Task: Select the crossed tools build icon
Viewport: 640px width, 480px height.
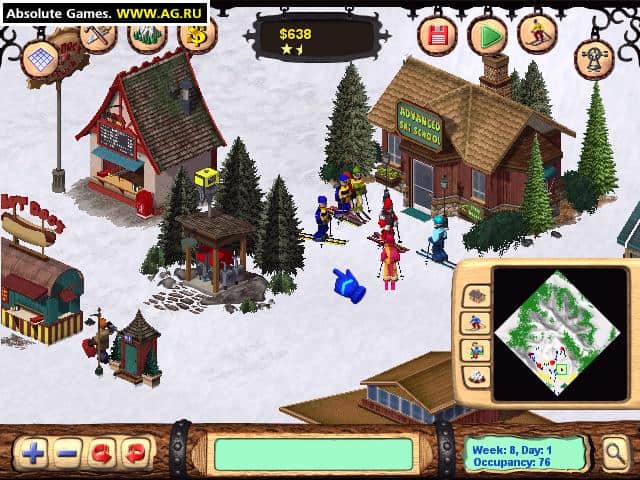Action: tap(98, 35)
